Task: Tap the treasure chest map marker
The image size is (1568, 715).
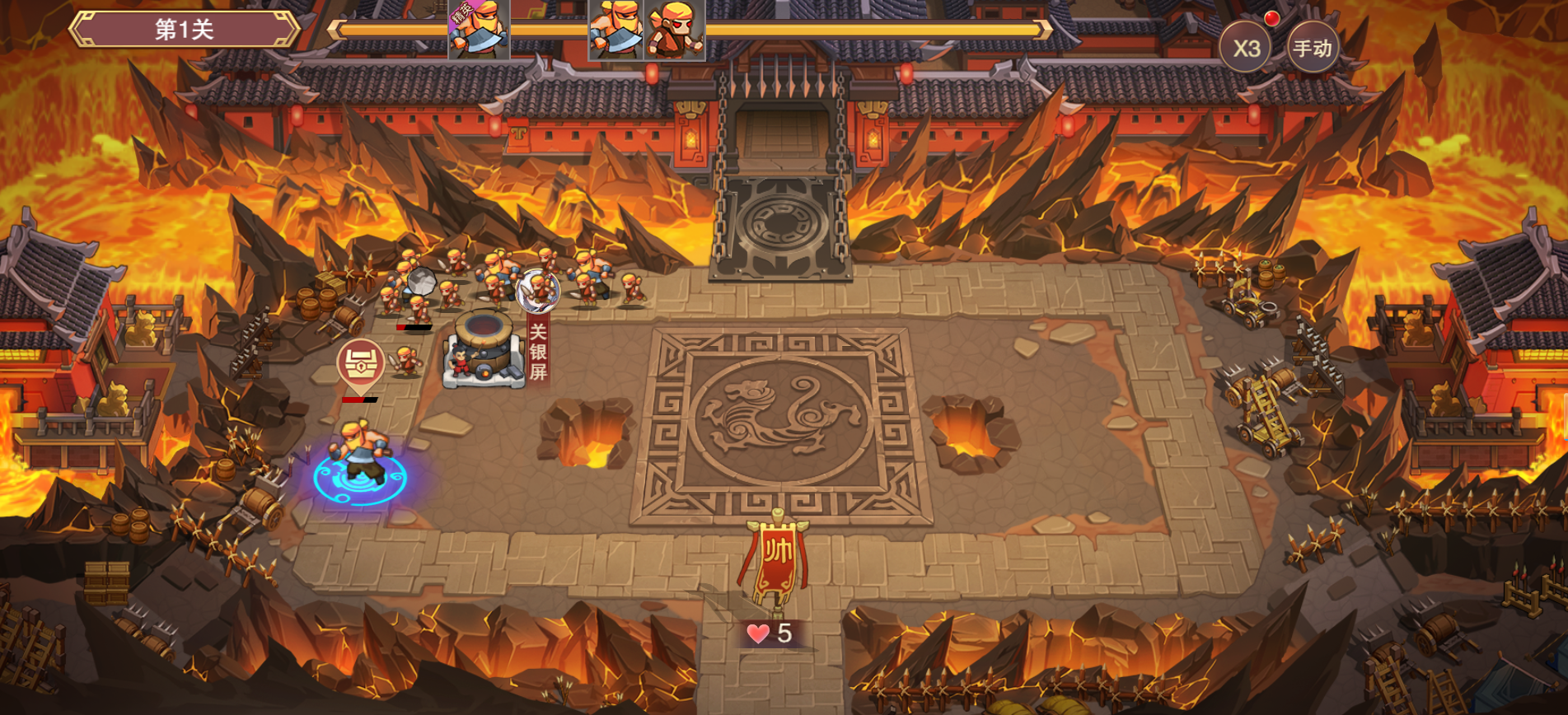Action: tap(361, 363)
